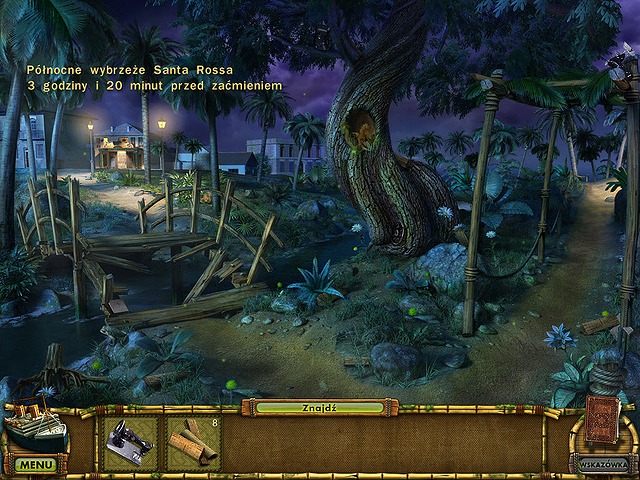The width and height of the screenshot is (640, 480).
Task: Click the Znajdź task bar
Action: [320, 408]
